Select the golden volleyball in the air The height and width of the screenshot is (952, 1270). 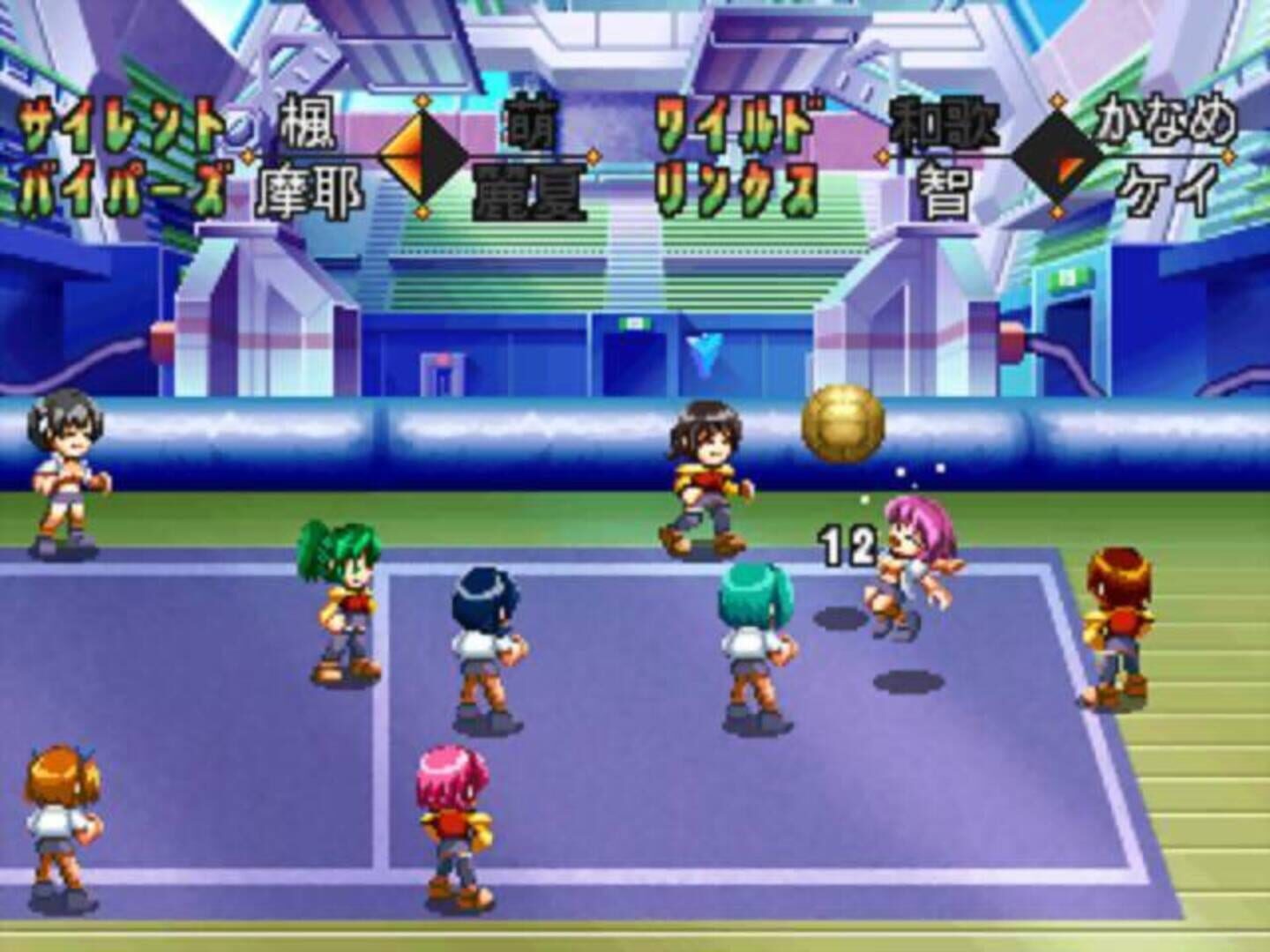(842, 423)
